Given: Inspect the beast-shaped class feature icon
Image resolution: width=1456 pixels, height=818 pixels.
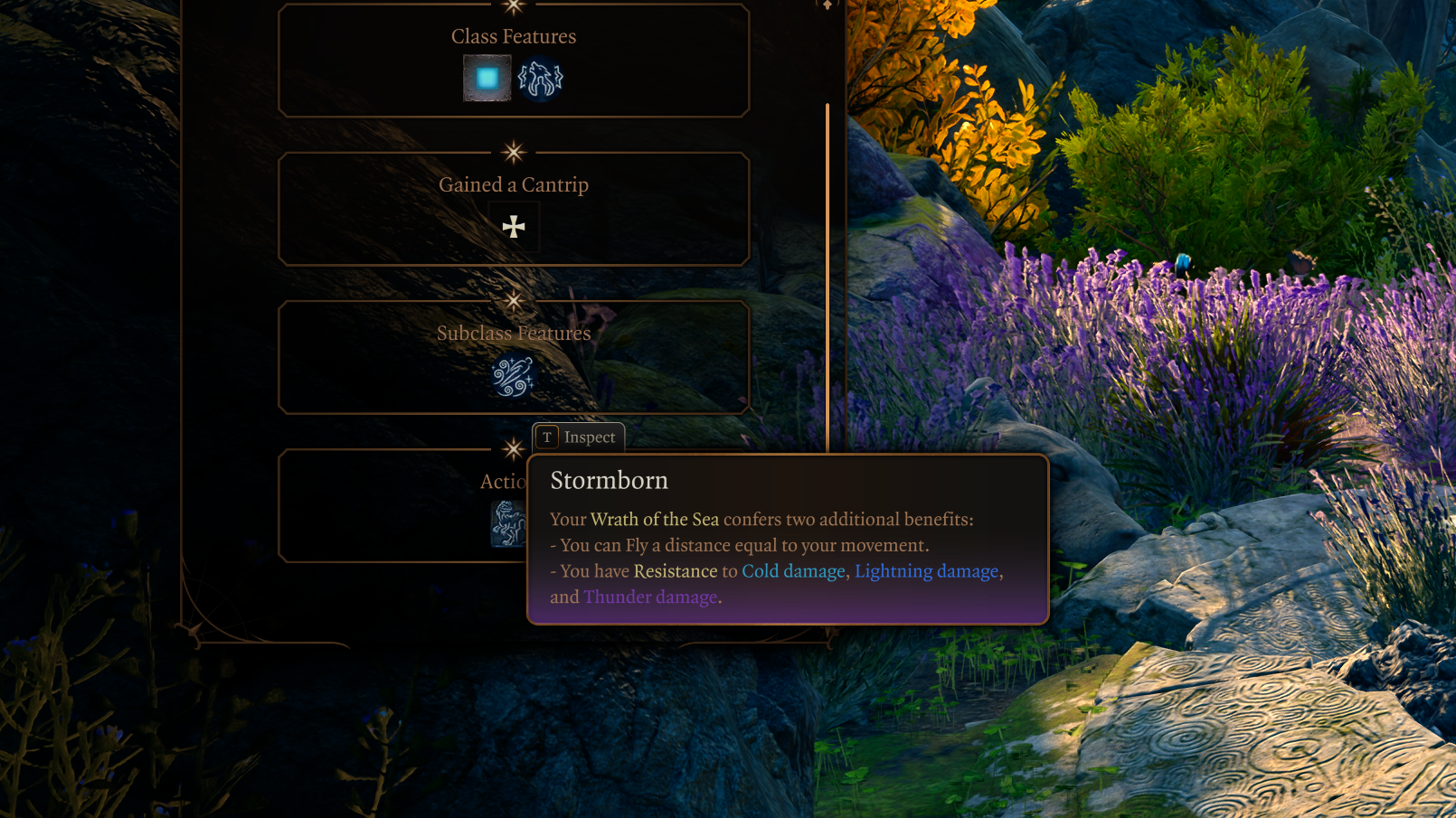Looking at the screenshot, I should pos(540,79).
